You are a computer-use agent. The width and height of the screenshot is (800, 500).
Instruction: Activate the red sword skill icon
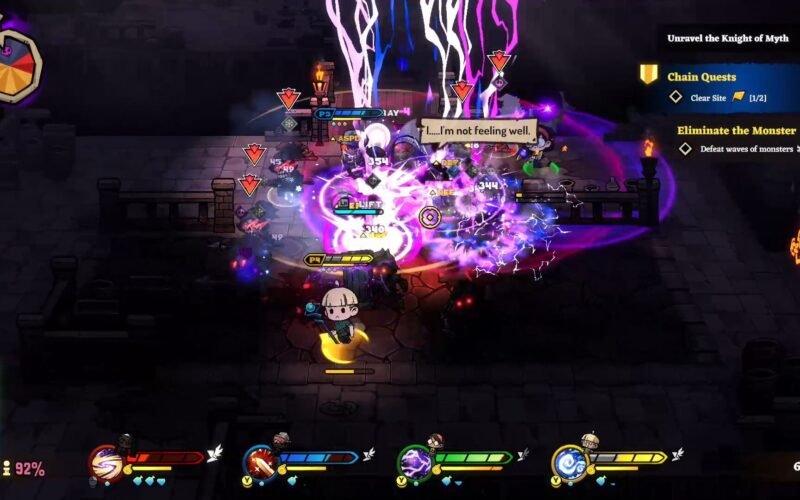(x=259, y=463)
